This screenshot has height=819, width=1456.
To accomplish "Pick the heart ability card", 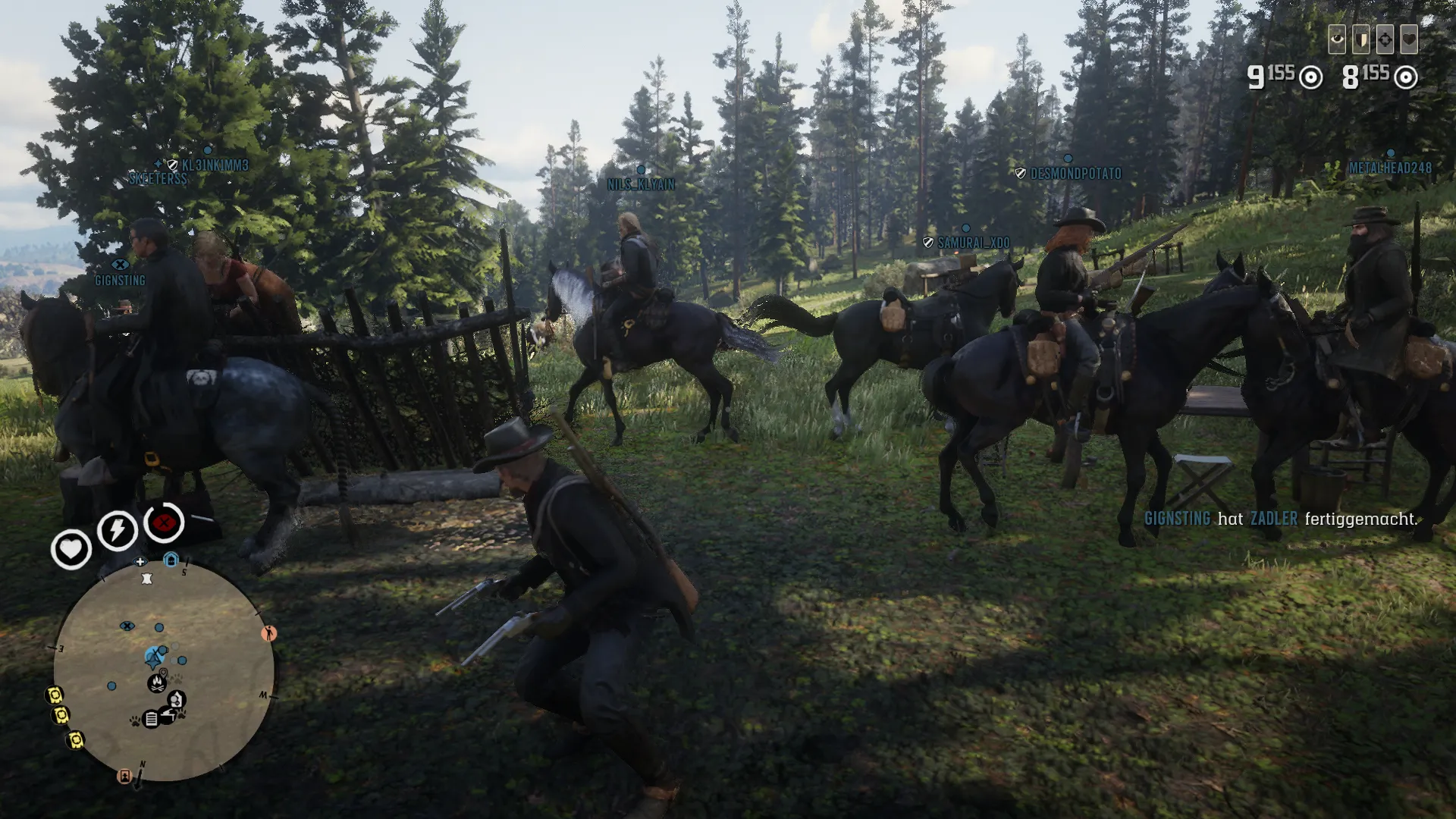I will pos(1409,39).
